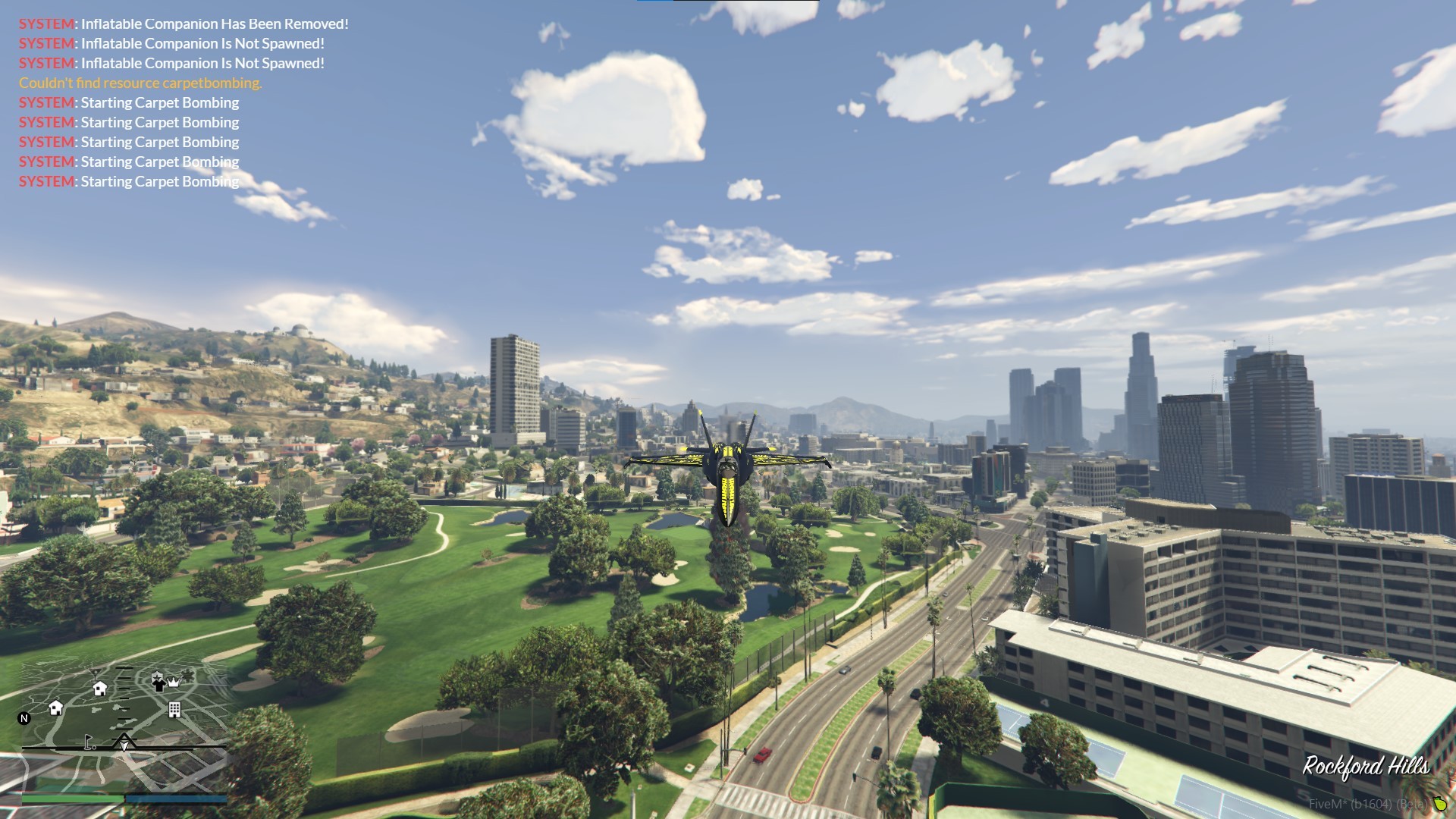
Task: Click the orange 'Couldn't find resource carpetbombing' message
Action: click(140, 83)
